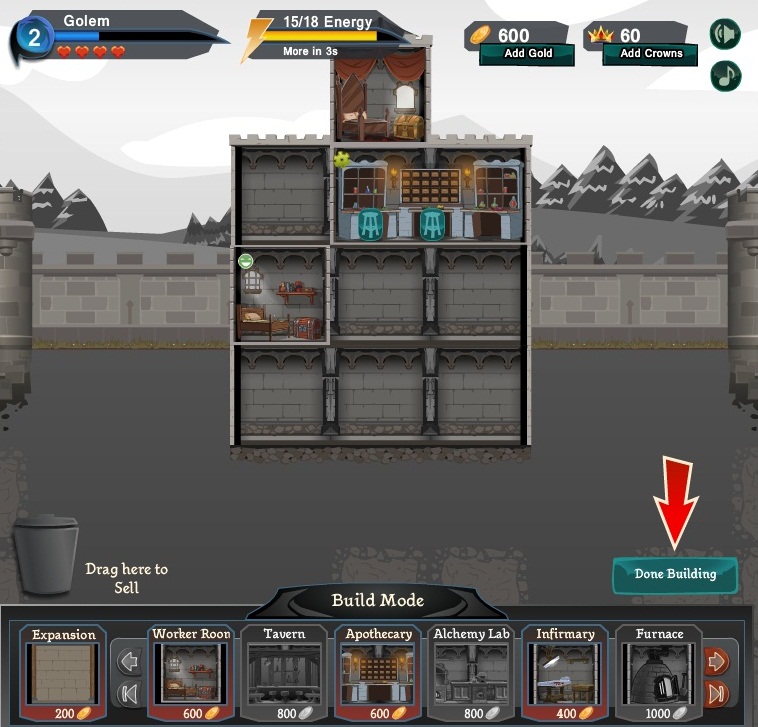Image resolution: width=758 pixels, height=727 pixels.
Task: Add Gold to your balance
Action: coord(527,54)
